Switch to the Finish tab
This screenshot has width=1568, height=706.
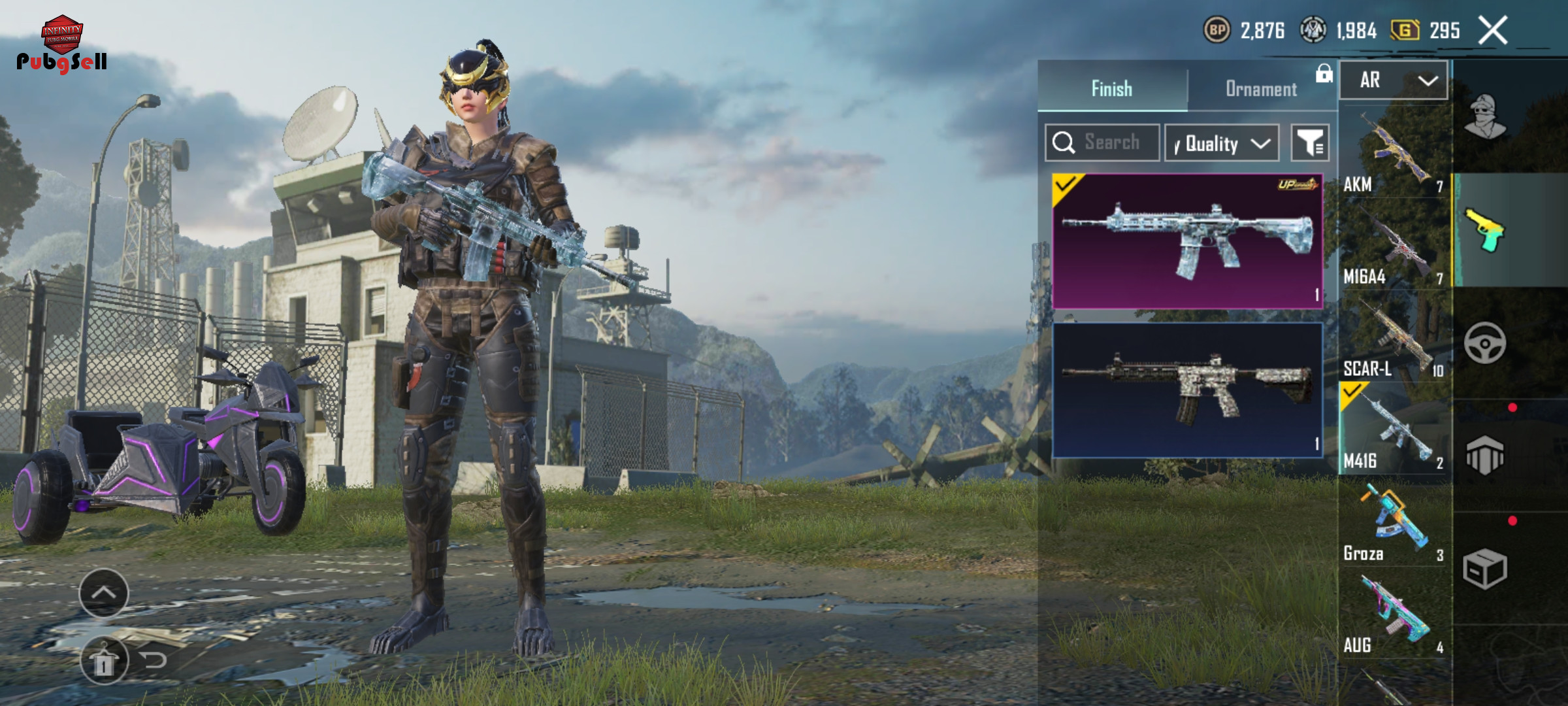coord(1112,88)
